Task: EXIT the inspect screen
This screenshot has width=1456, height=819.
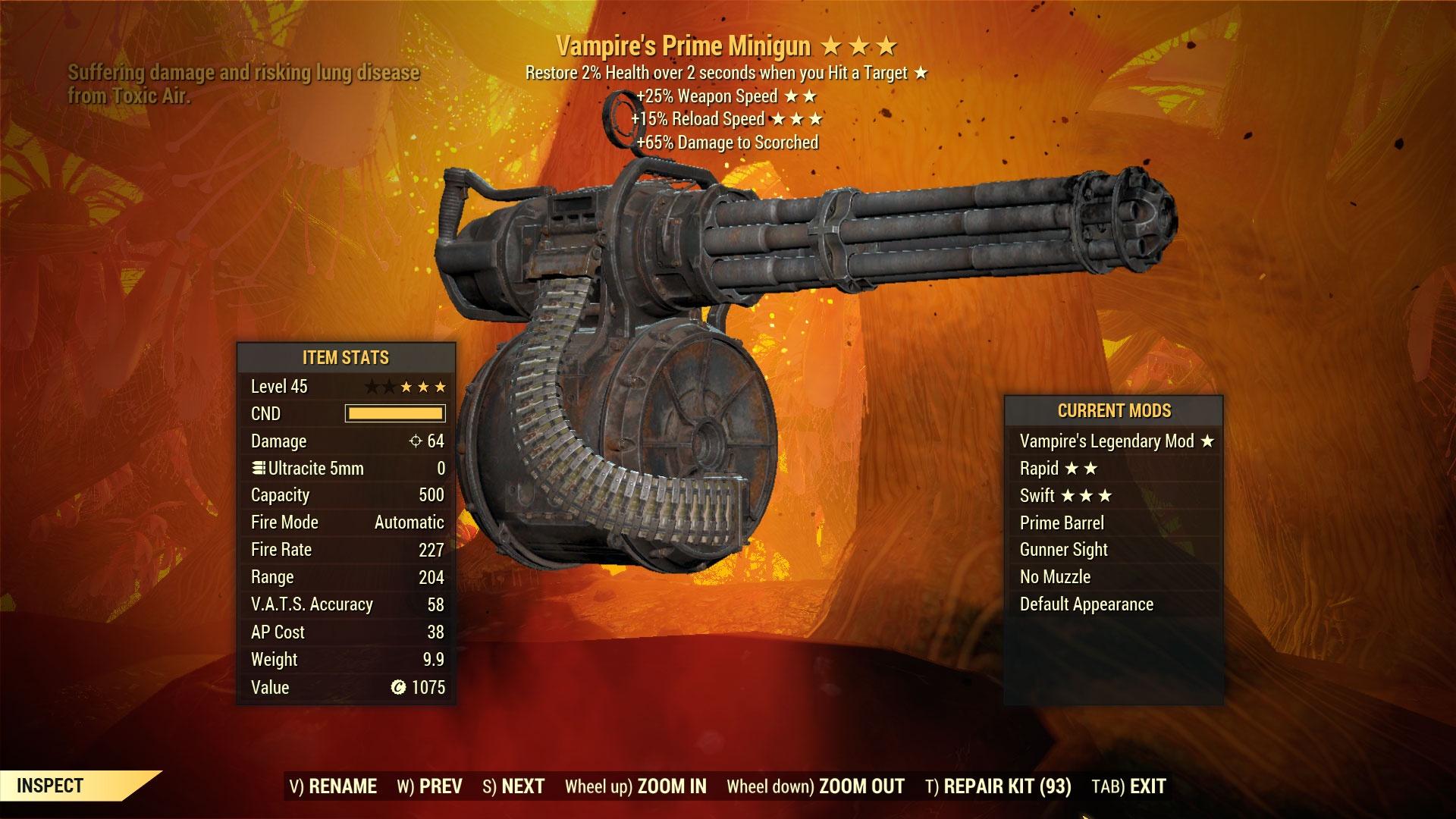Action: 1128,786
